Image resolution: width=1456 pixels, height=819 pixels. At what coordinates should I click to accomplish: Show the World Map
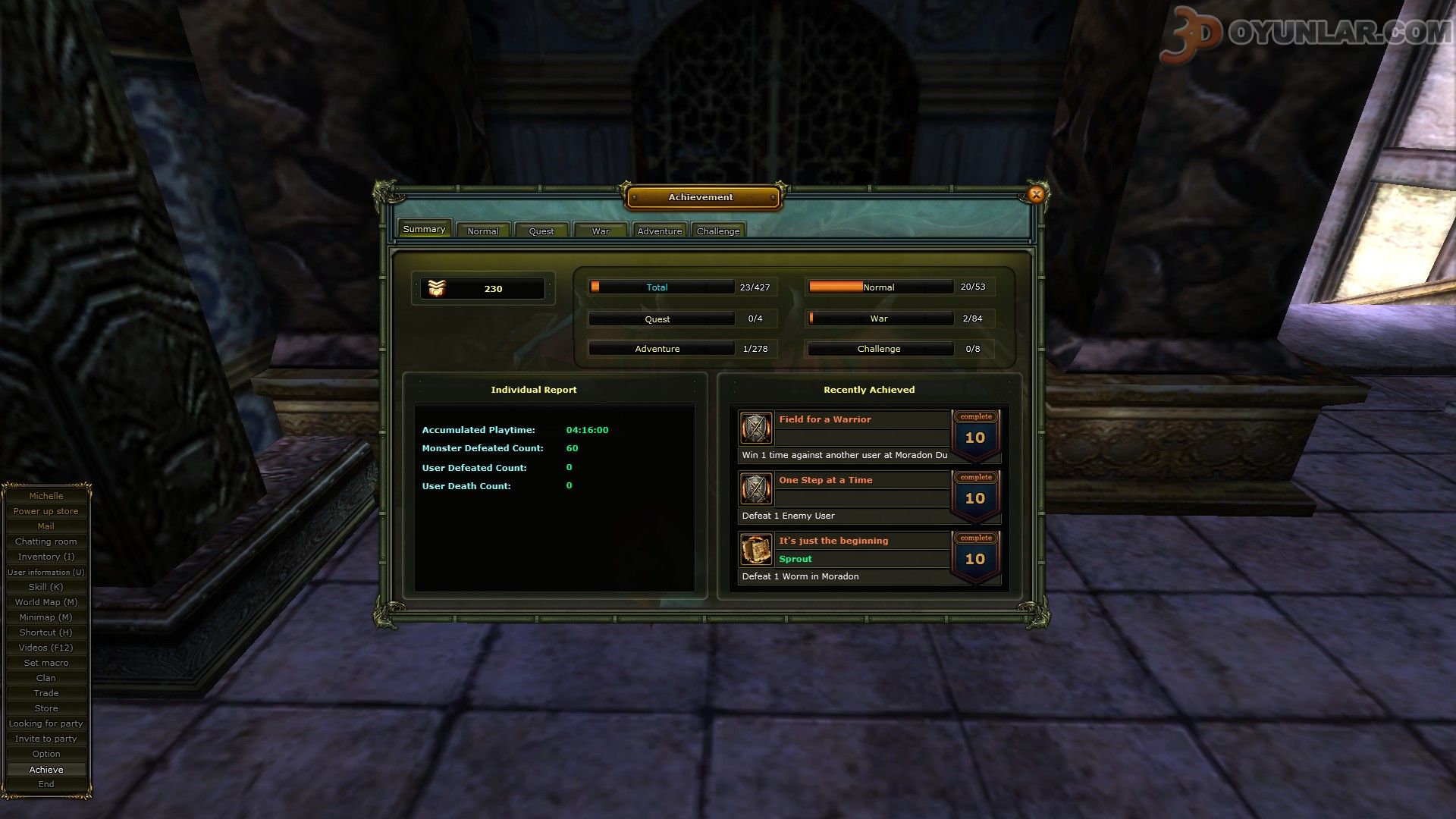point(46,602)
